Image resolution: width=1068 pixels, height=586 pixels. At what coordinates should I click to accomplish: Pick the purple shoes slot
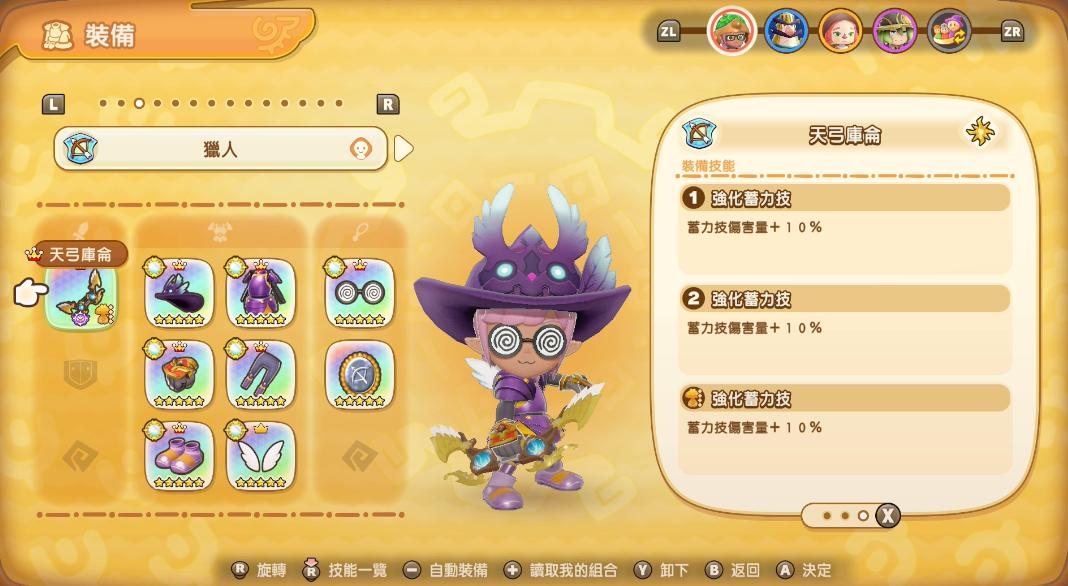(180, 456)
